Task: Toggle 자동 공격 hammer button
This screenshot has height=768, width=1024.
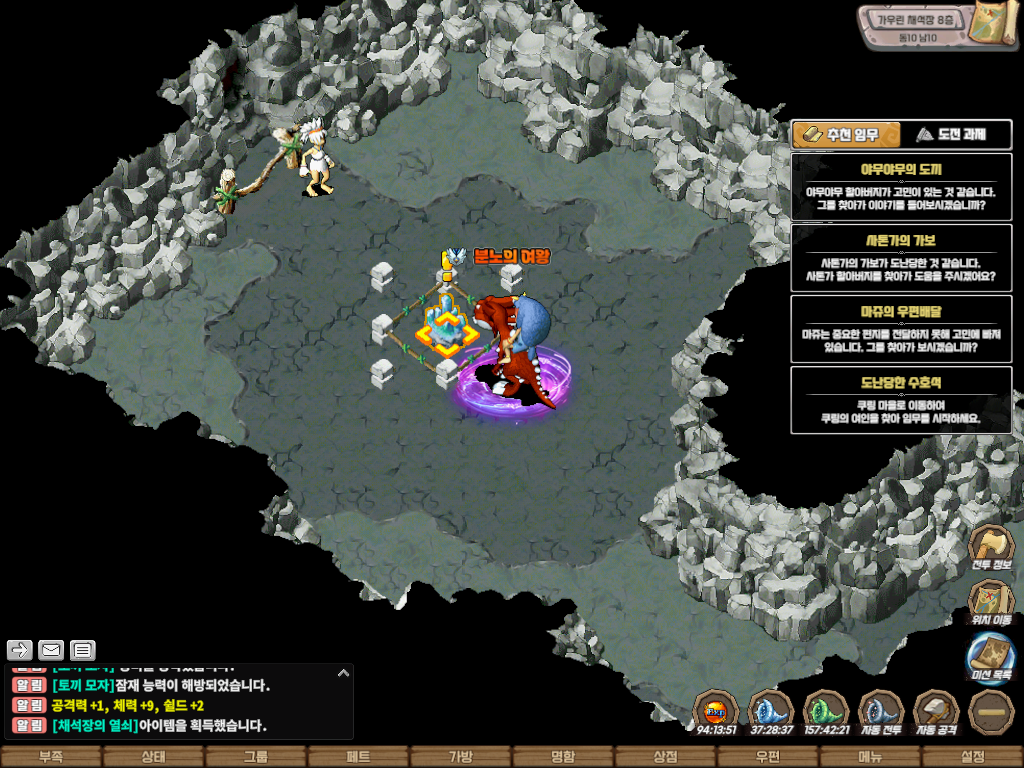Action: (936, 711)
